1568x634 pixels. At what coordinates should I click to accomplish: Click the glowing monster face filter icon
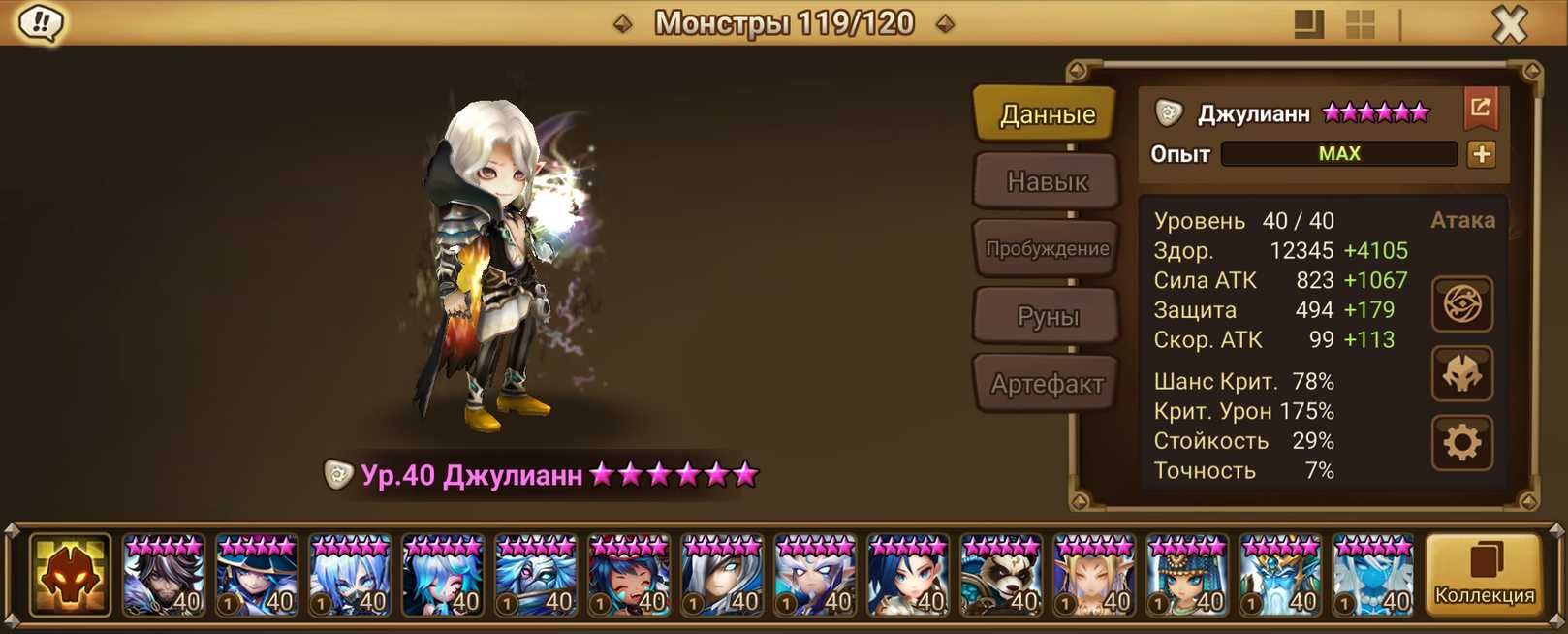tap(70, 576)
